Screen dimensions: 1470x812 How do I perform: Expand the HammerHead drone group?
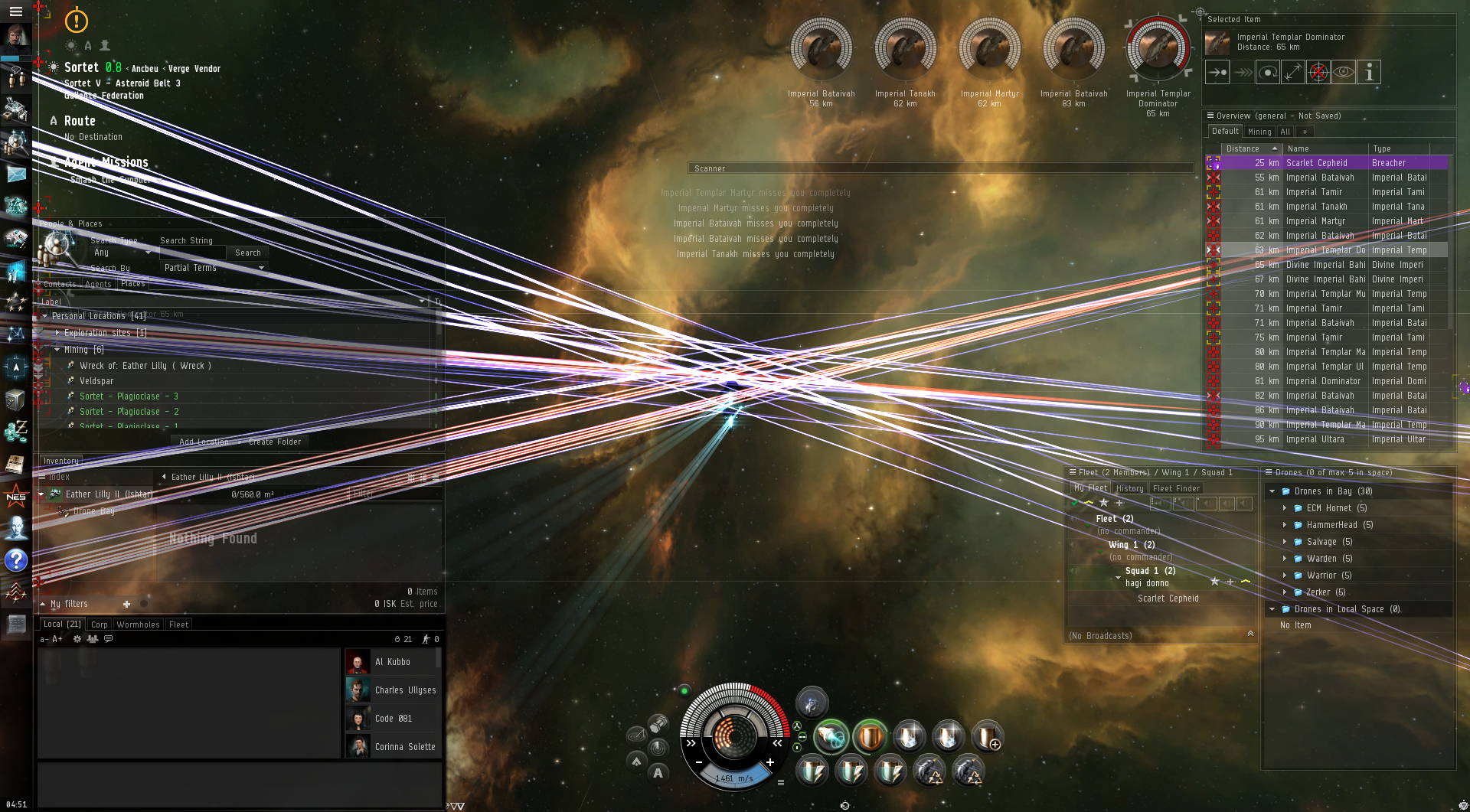coord(1284,525)
